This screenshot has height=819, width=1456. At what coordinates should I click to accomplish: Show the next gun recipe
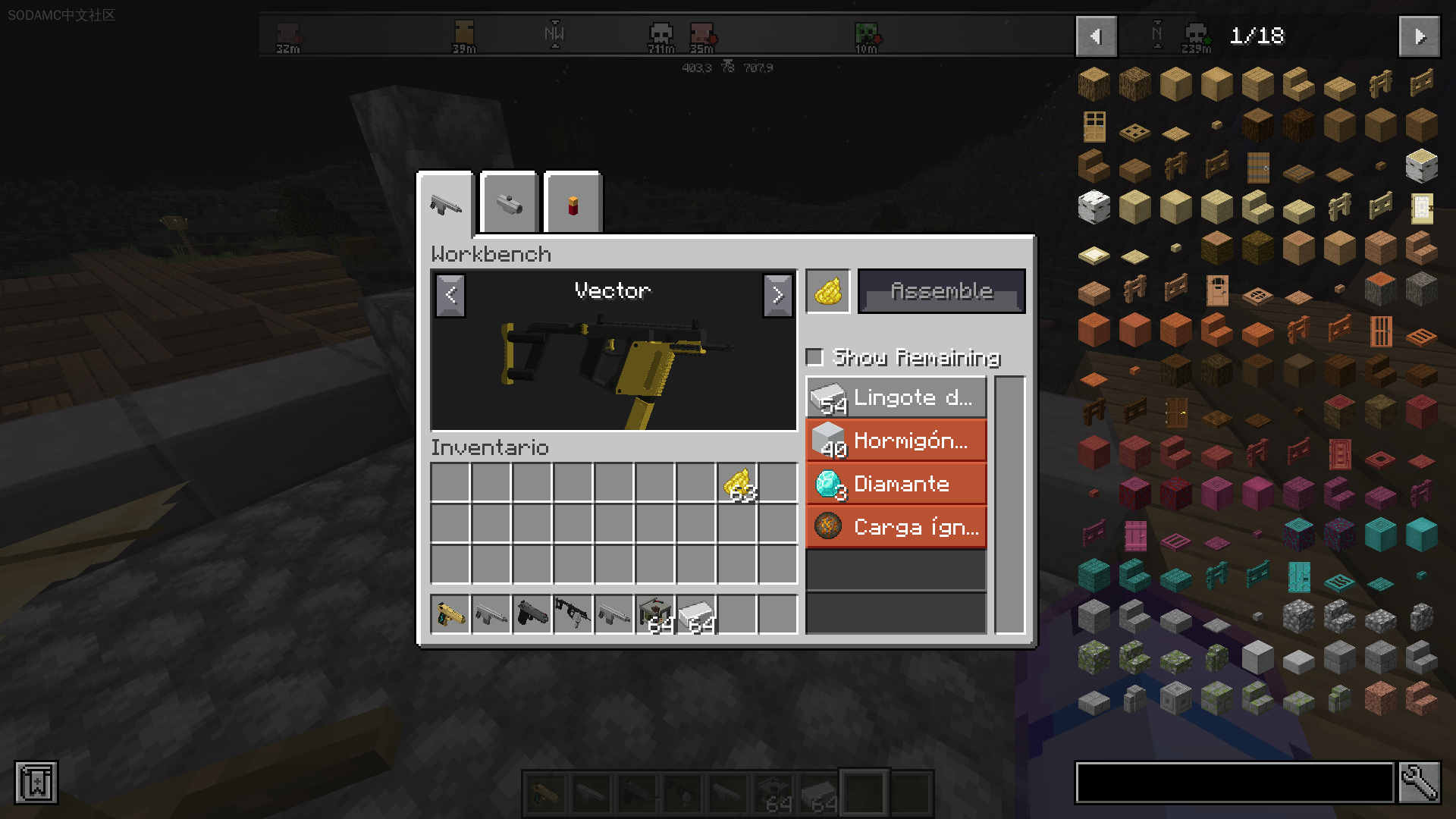click(x=777, y=294)
